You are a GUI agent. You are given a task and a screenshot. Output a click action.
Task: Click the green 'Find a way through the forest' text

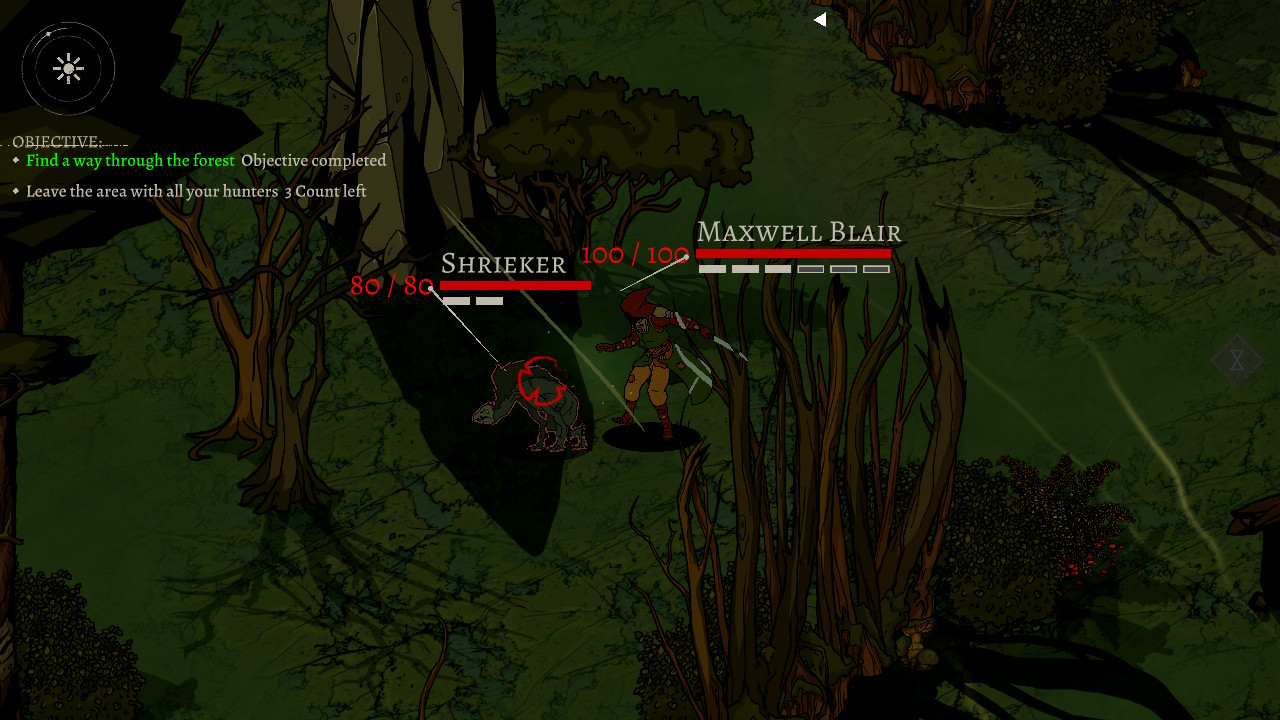(x=131, y=160)
